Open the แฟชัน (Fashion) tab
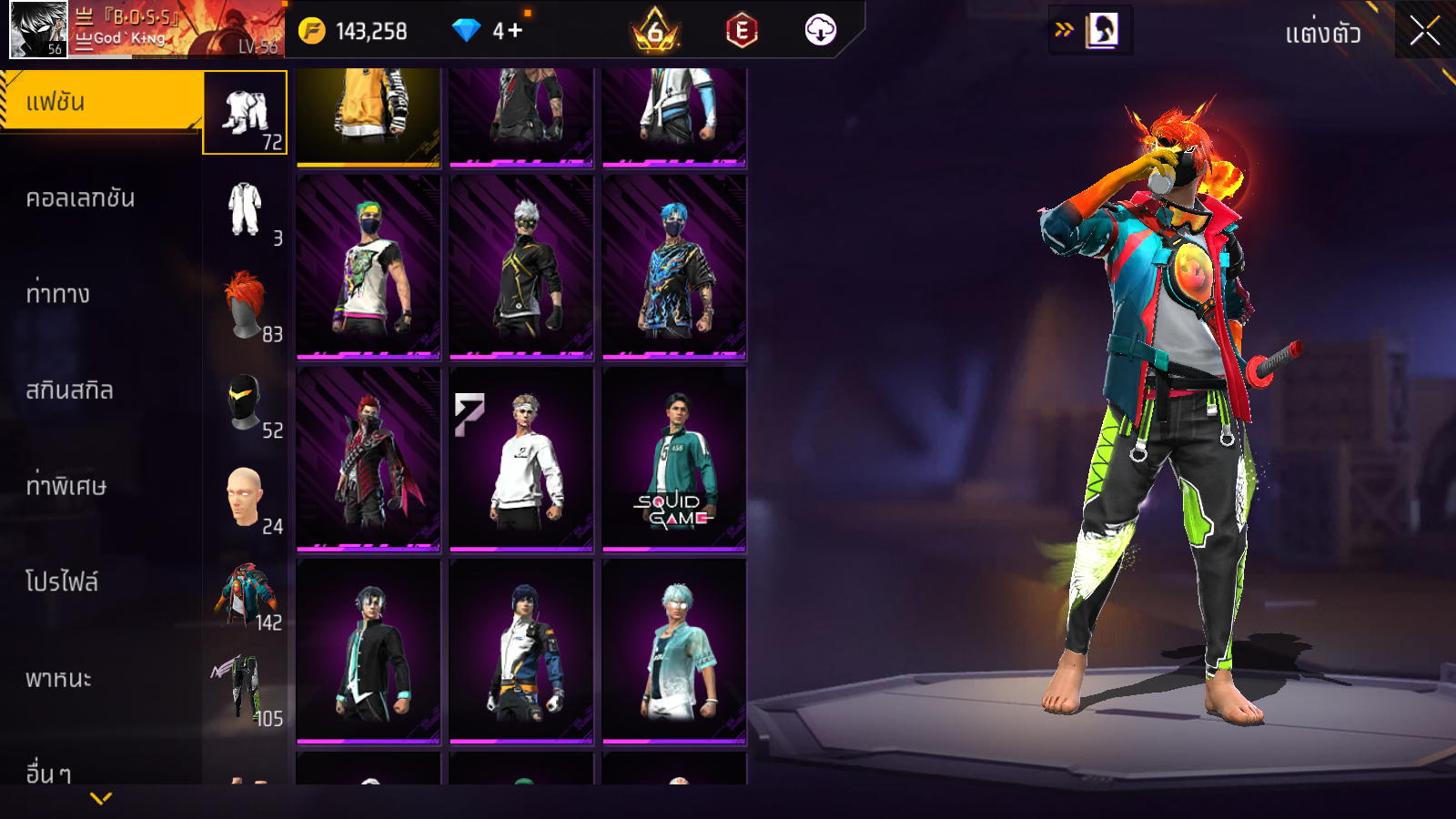This screenshot has width=1456, height=819. (x=100, y=102)
